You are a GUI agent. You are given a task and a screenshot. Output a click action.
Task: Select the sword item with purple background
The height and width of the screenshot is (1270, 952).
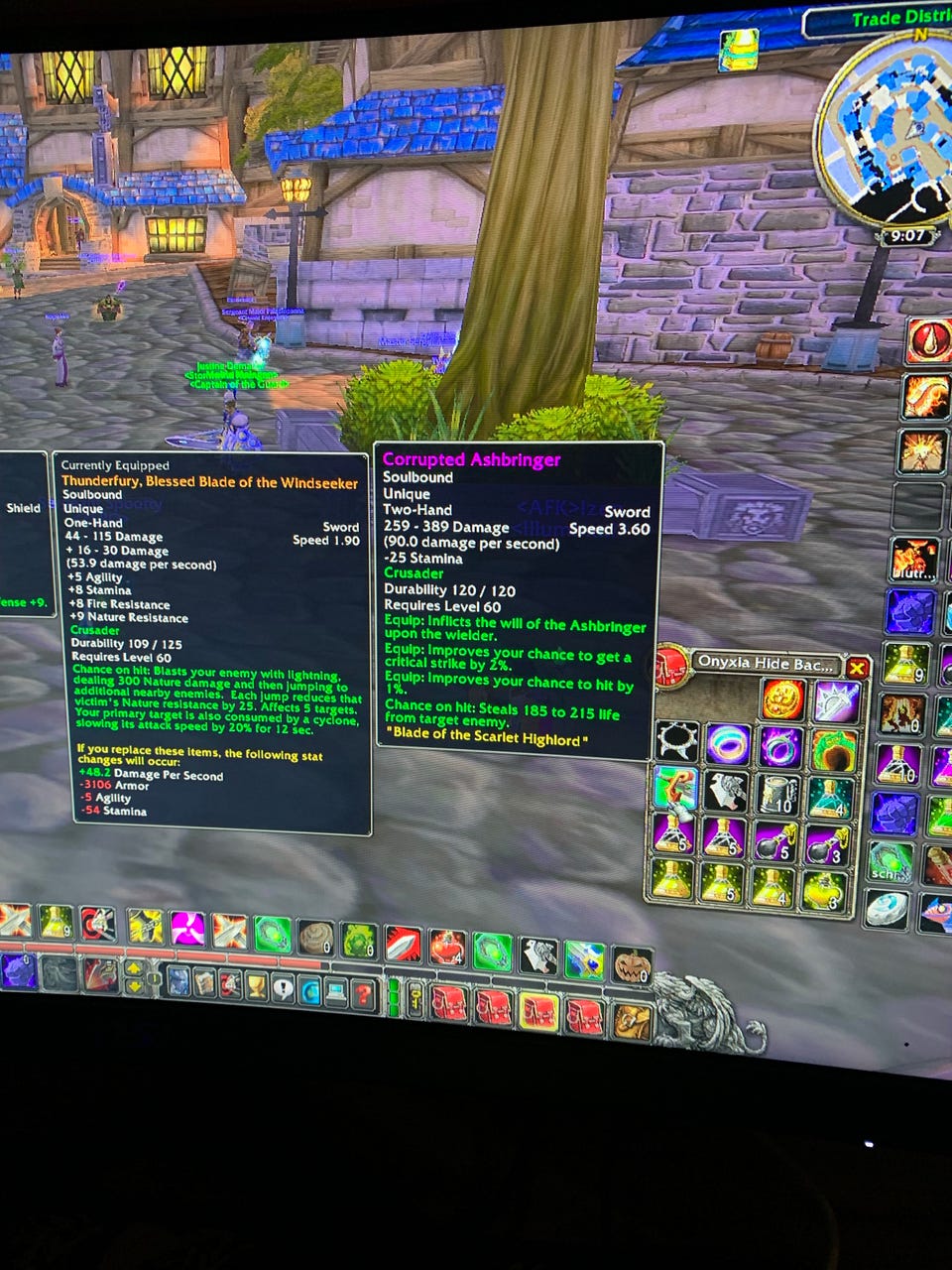837,701
